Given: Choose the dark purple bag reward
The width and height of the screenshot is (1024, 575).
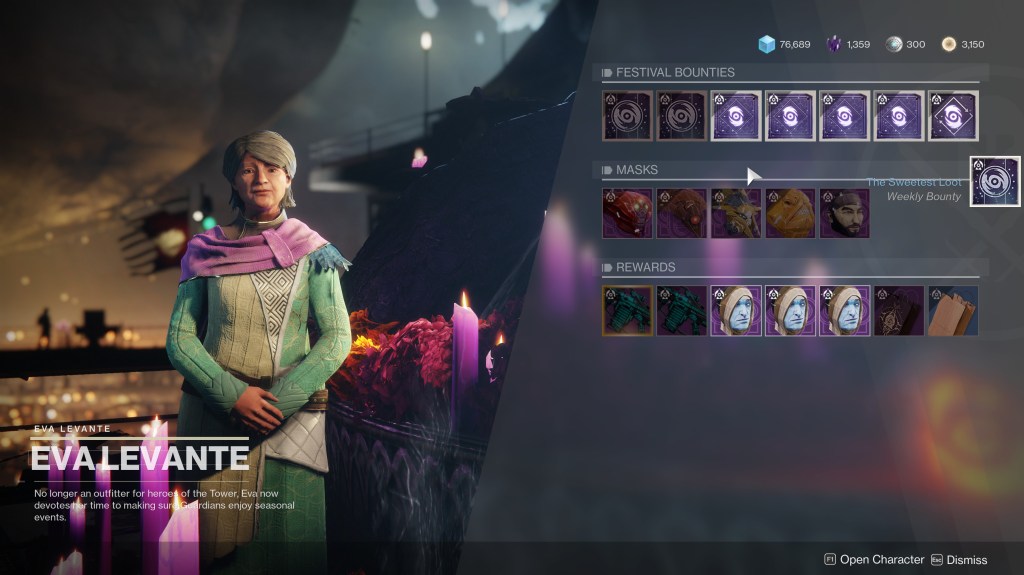Looking at the screenshot, I should click(x=898, y=310).
